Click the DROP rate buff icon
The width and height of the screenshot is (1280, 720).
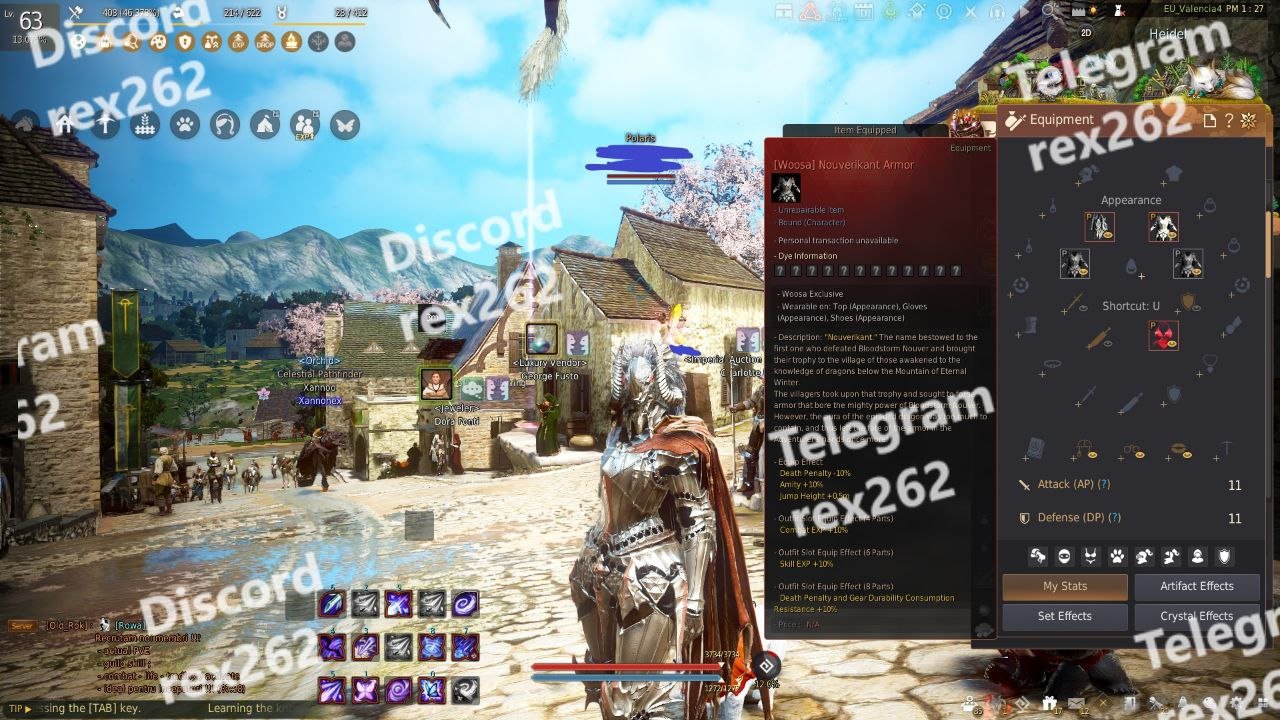(265, 42)
